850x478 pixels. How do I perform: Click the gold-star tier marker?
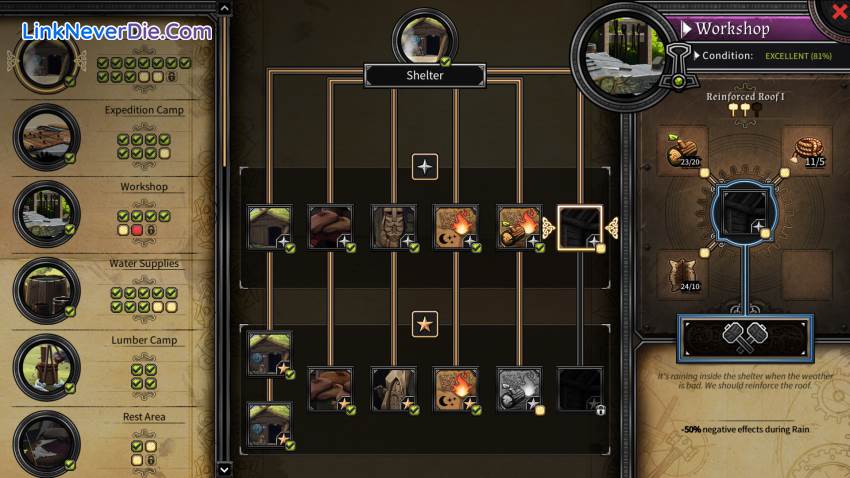pos(425,323)
